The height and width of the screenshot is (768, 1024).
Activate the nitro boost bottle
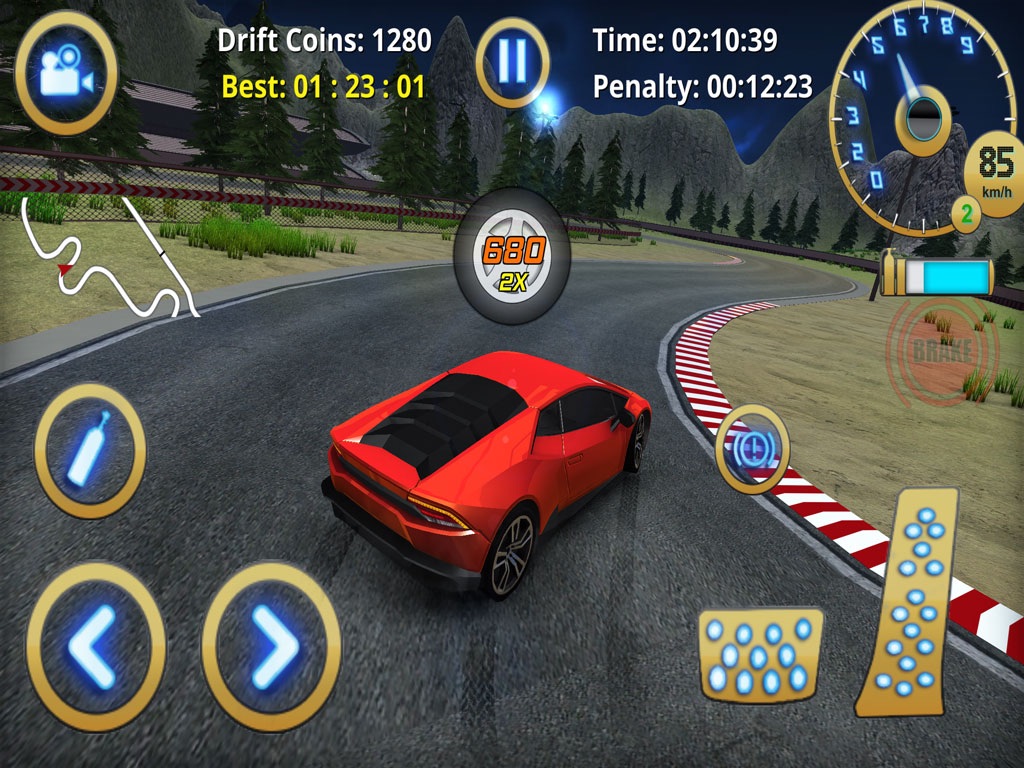tap(90, 451)
